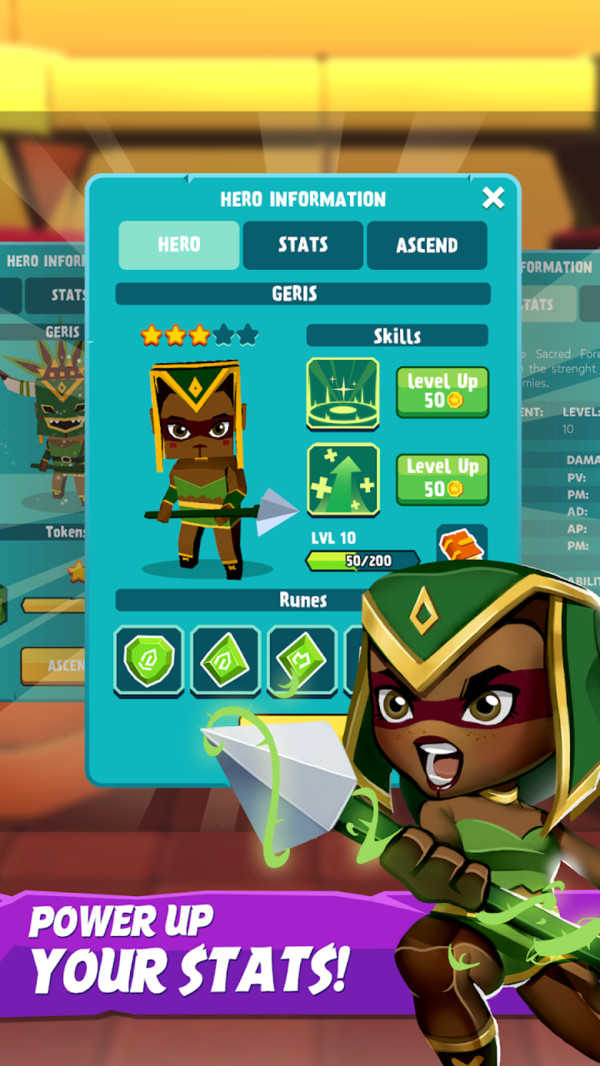Switch to the Stats tab

303,245
